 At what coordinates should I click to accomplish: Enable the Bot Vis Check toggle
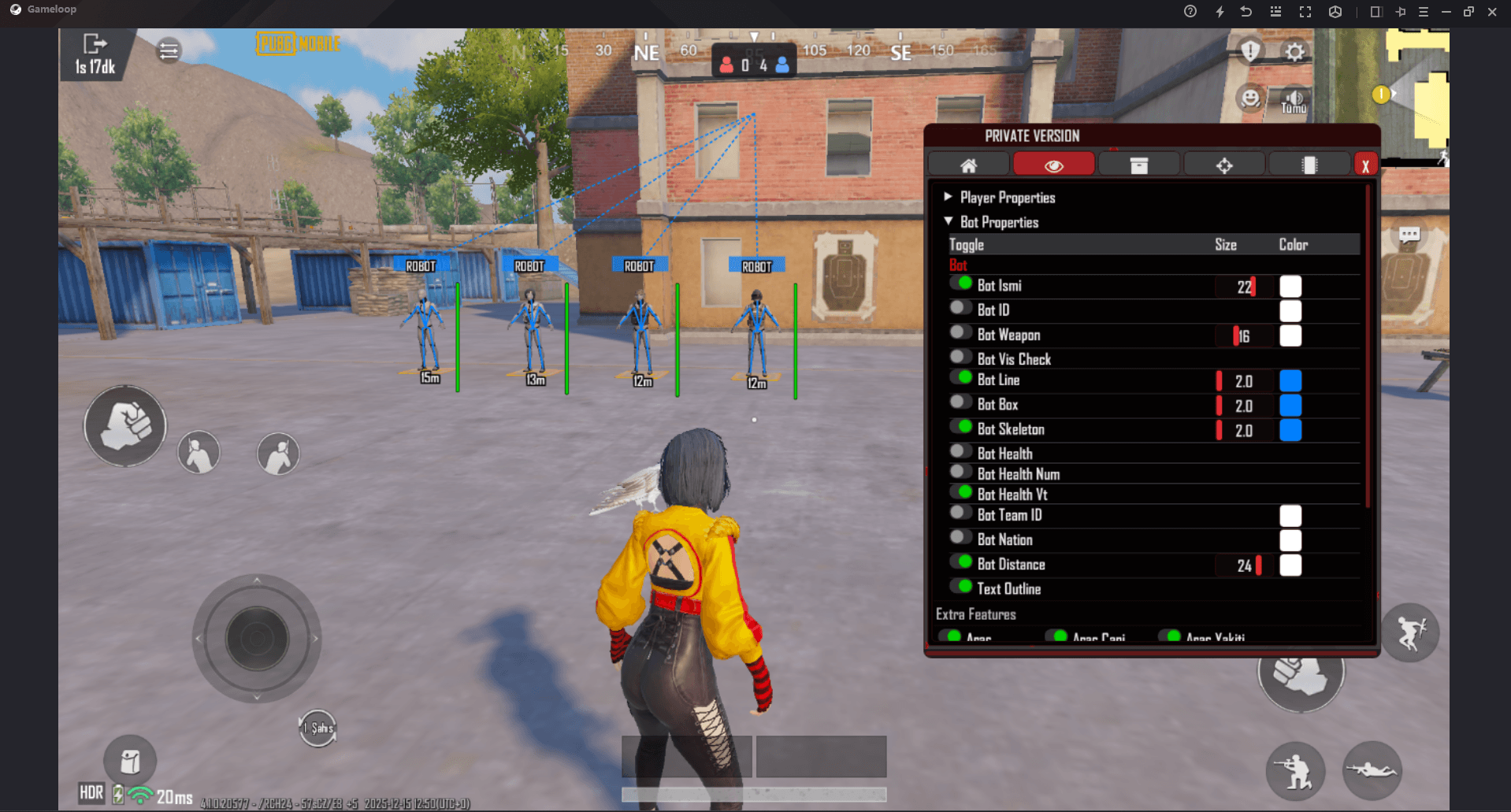(960, 356)
